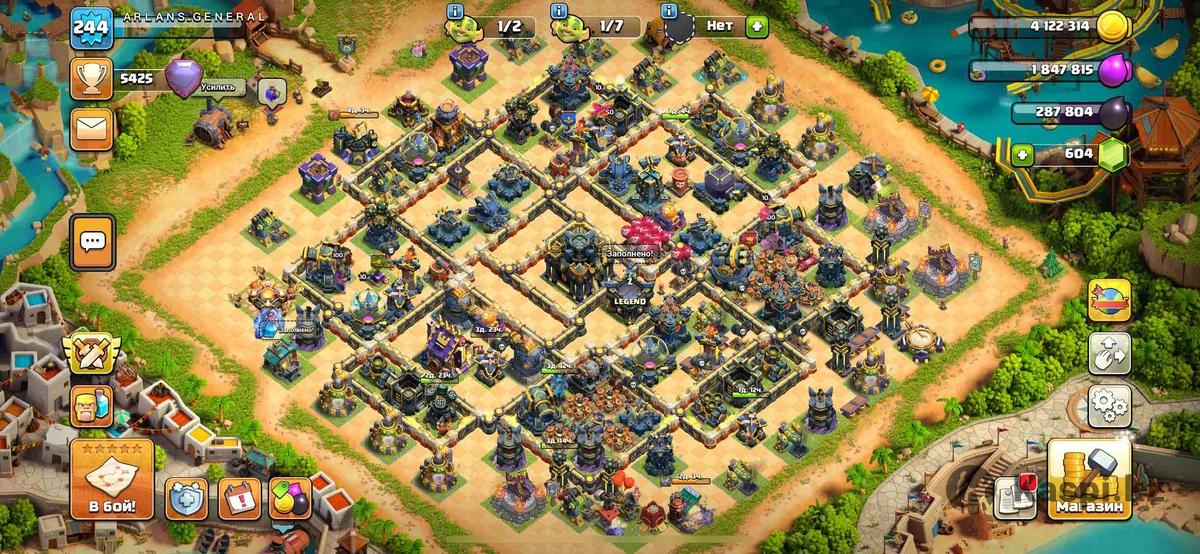
Task: Show info for the 1/7 builders
Action: coord(559,10)
